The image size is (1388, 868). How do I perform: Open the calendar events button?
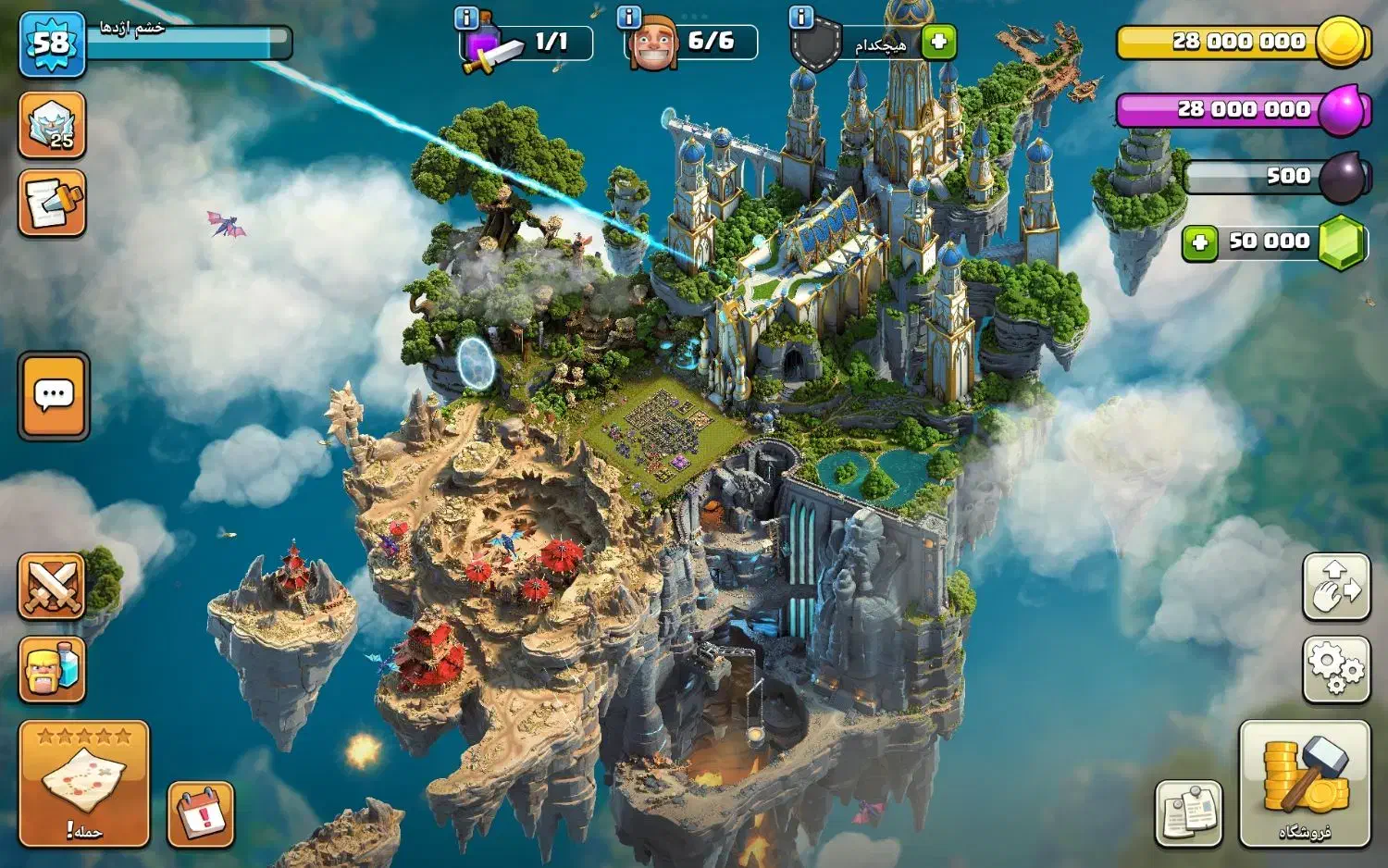pos(201,814)
